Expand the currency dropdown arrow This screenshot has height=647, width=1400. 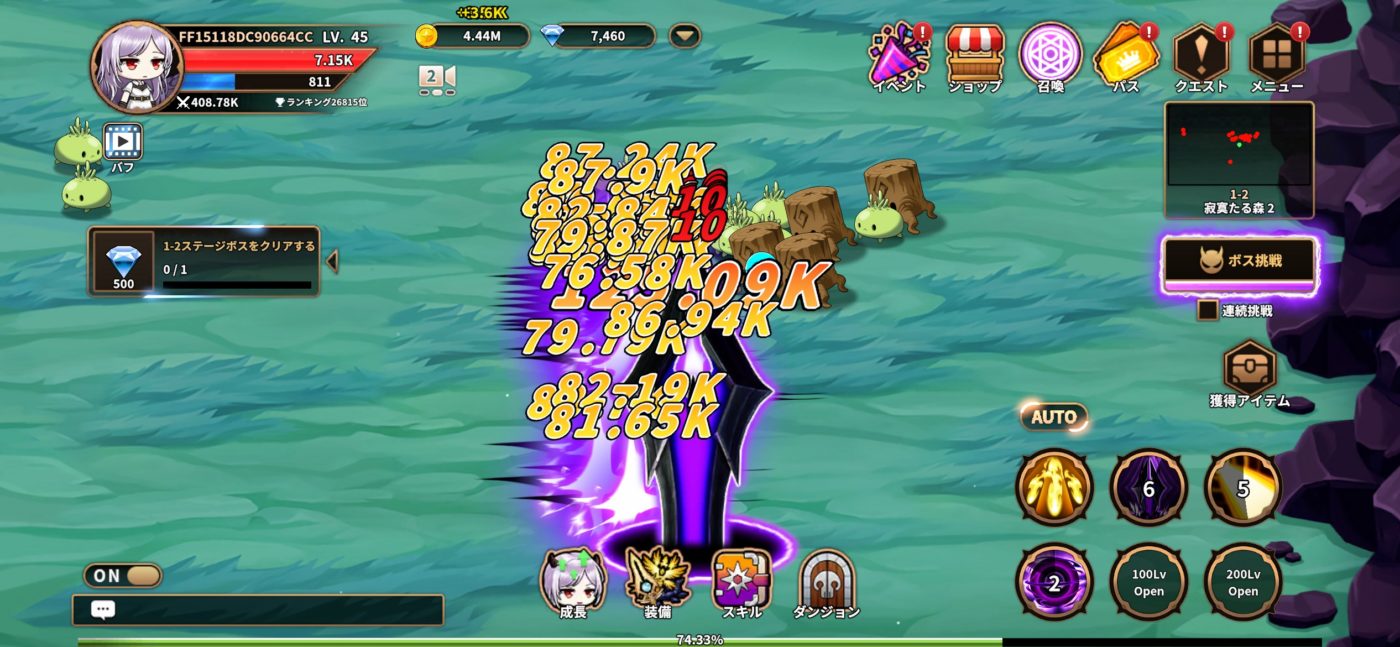pyautogui.click(x=685, y=36)
